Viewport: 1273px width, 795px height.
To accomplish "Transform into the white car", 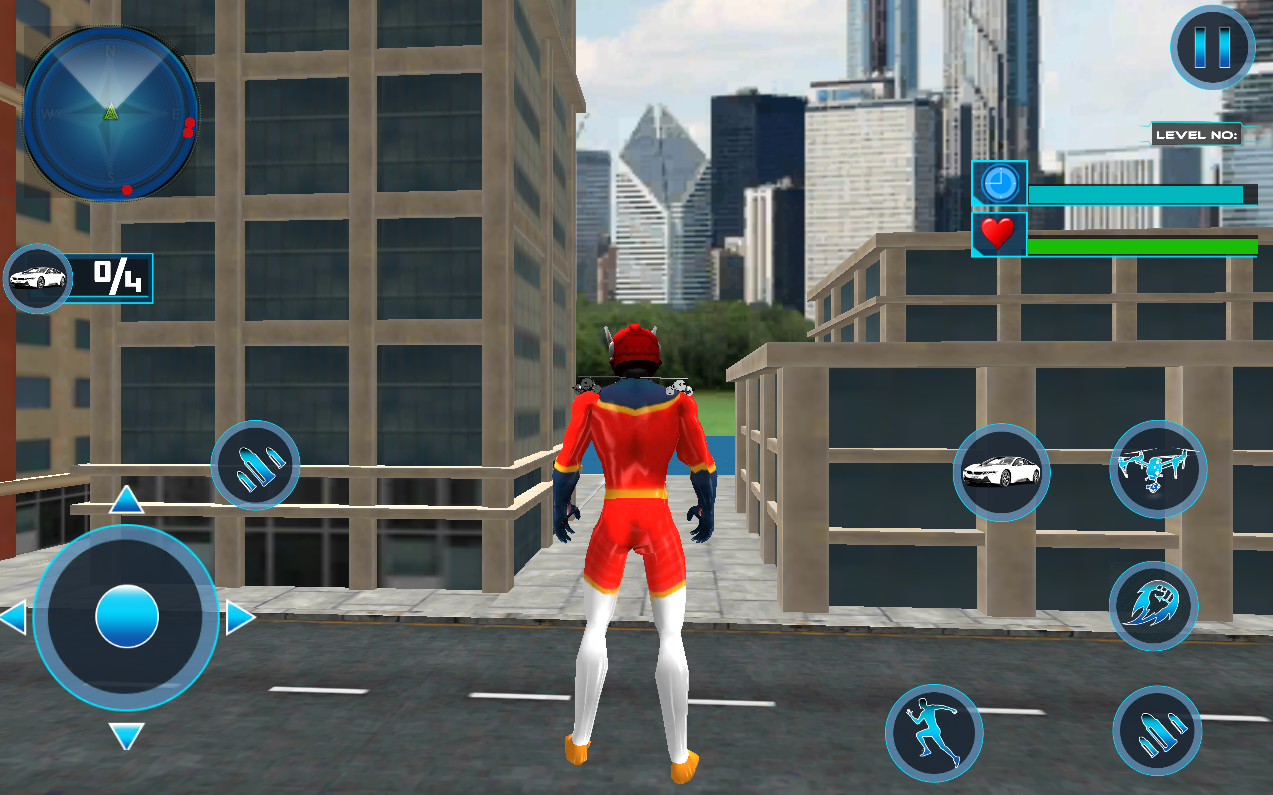I will tap(1001, 472).
